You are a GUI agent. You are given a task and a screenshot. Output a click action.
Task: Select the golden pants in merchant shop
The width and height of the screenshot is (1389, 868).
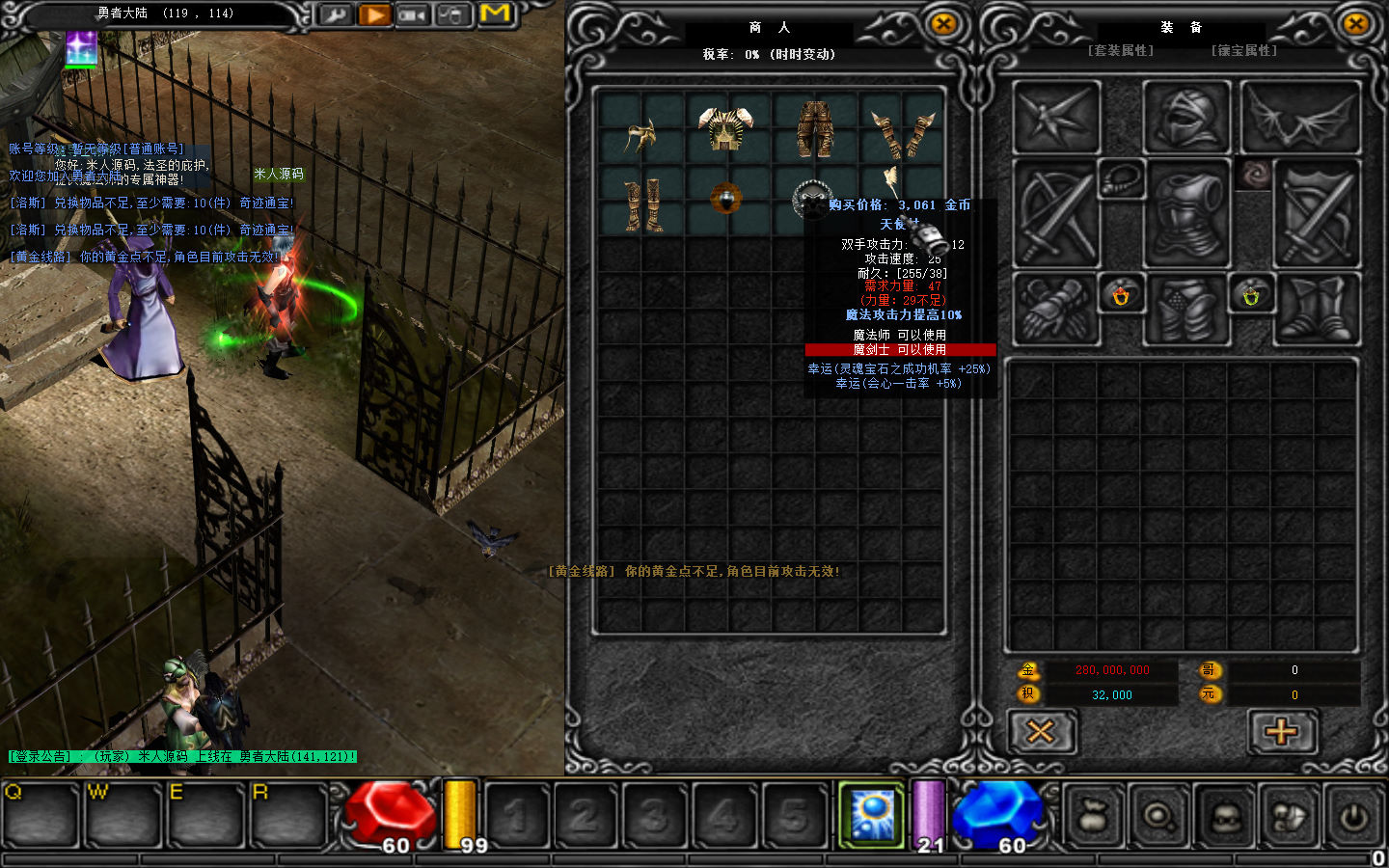[815, 129]
